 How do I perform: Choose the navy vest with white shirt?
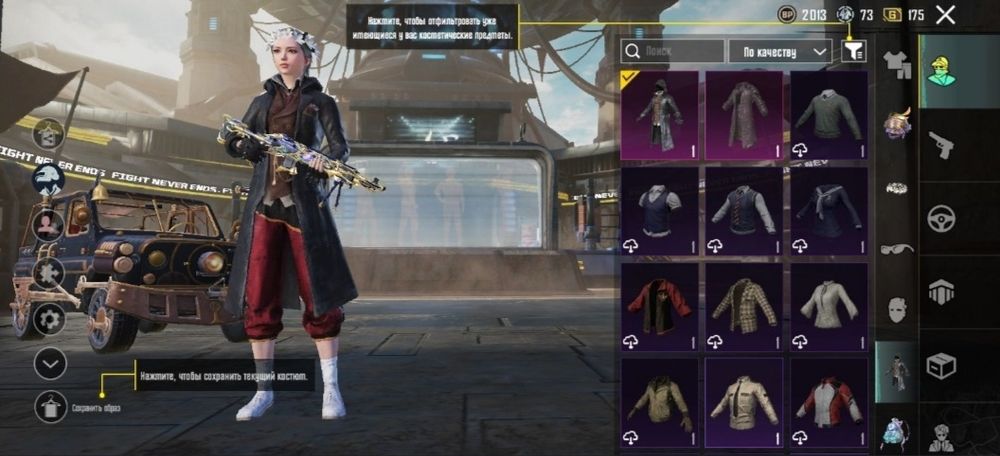pyautogui.click(x=659, y=211)
